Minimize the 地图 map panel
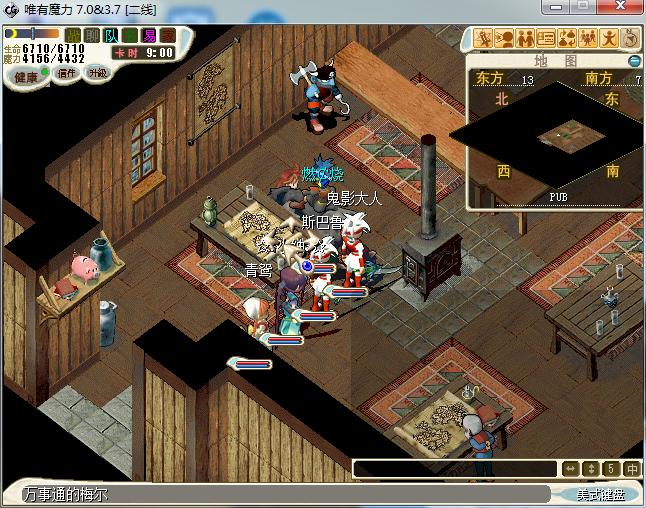Viewport: 646px width, 508px height. tap(634, 61)
